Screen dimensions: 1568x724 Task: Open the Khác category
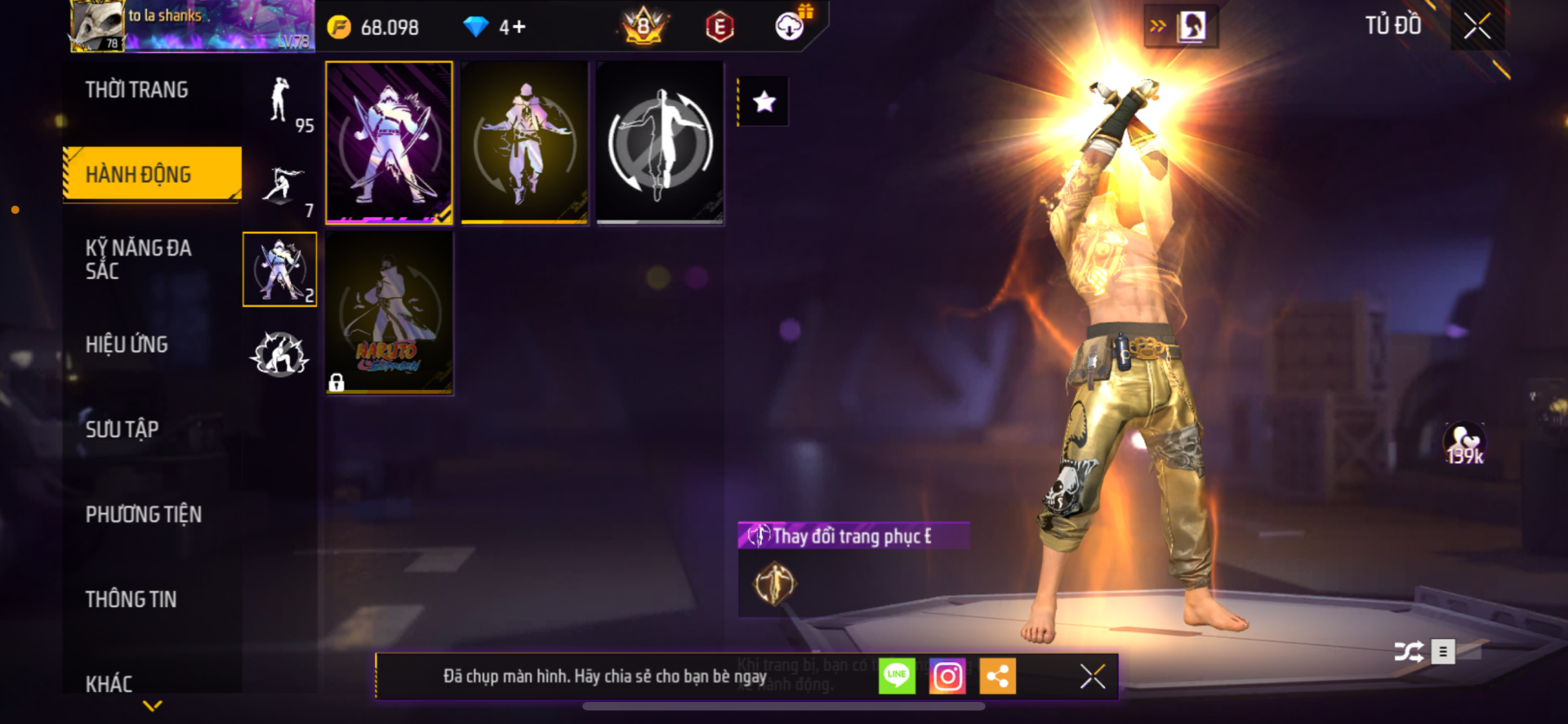[x=109, y=682]
